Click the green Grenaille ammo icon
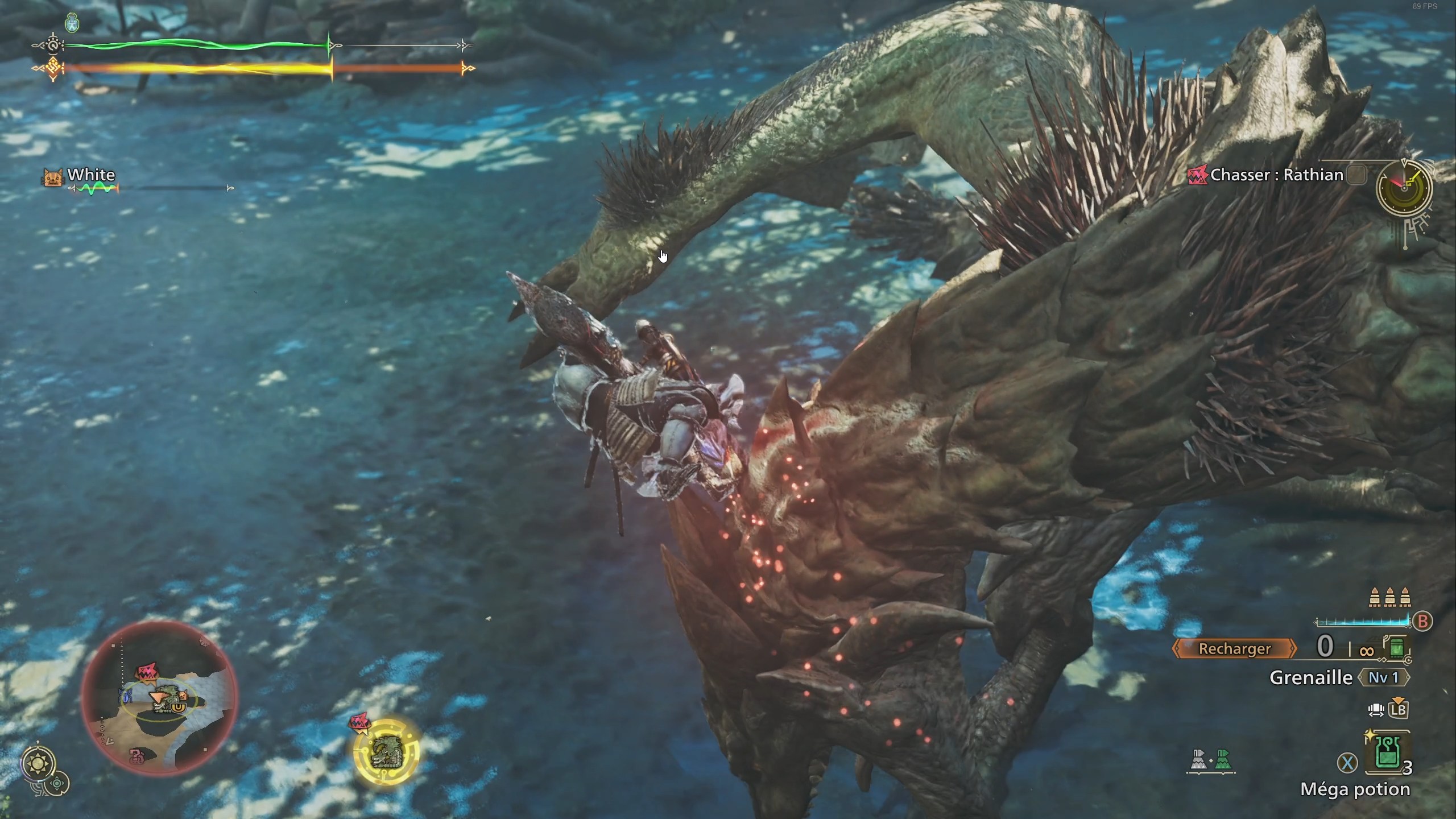This screenshot has width=1456, height=819. [x=1397, y=648]
